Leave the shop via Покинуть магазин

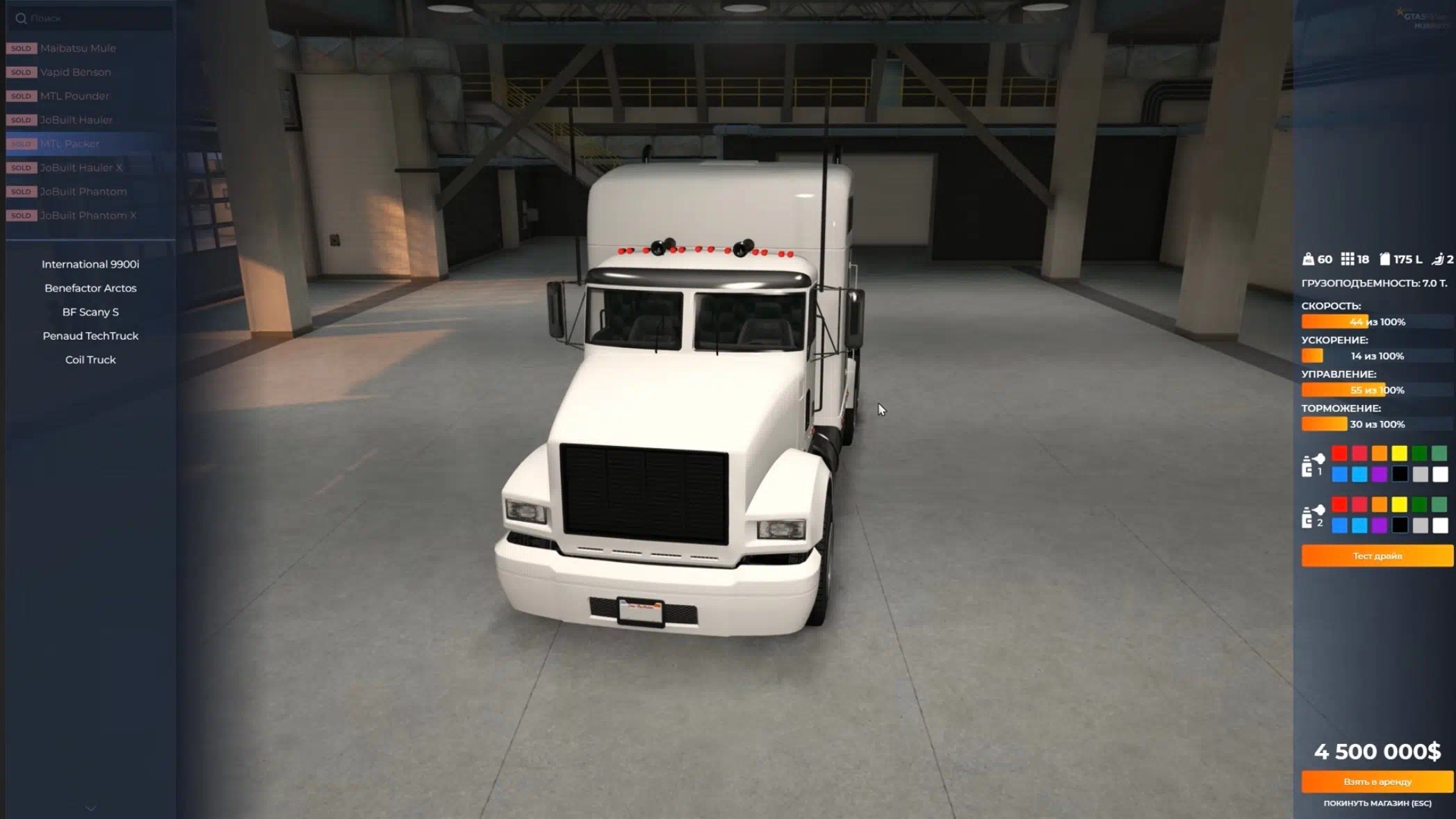pyautogui.click(x=1377, y=803)
